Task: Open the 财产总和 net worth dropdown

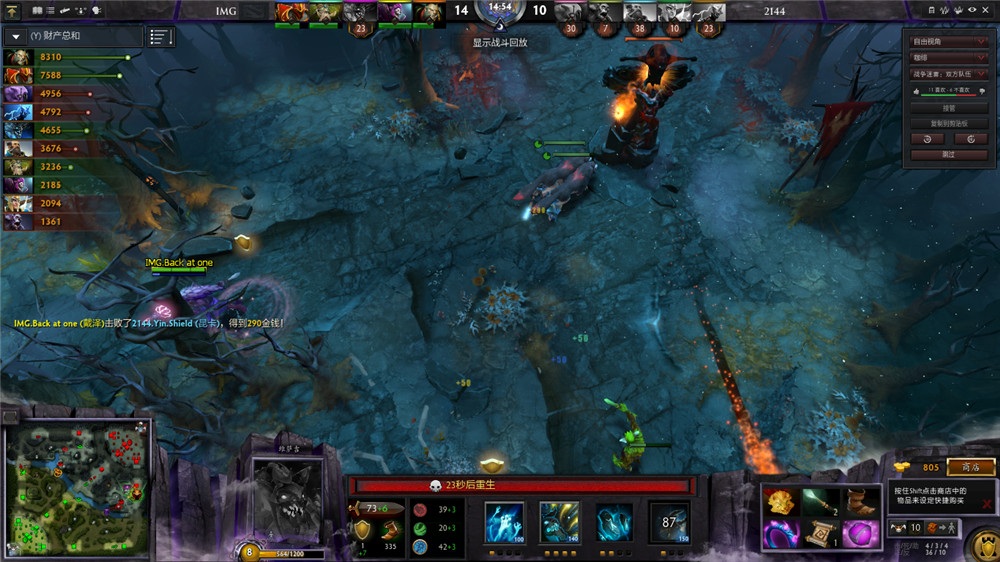Action: 17,36
